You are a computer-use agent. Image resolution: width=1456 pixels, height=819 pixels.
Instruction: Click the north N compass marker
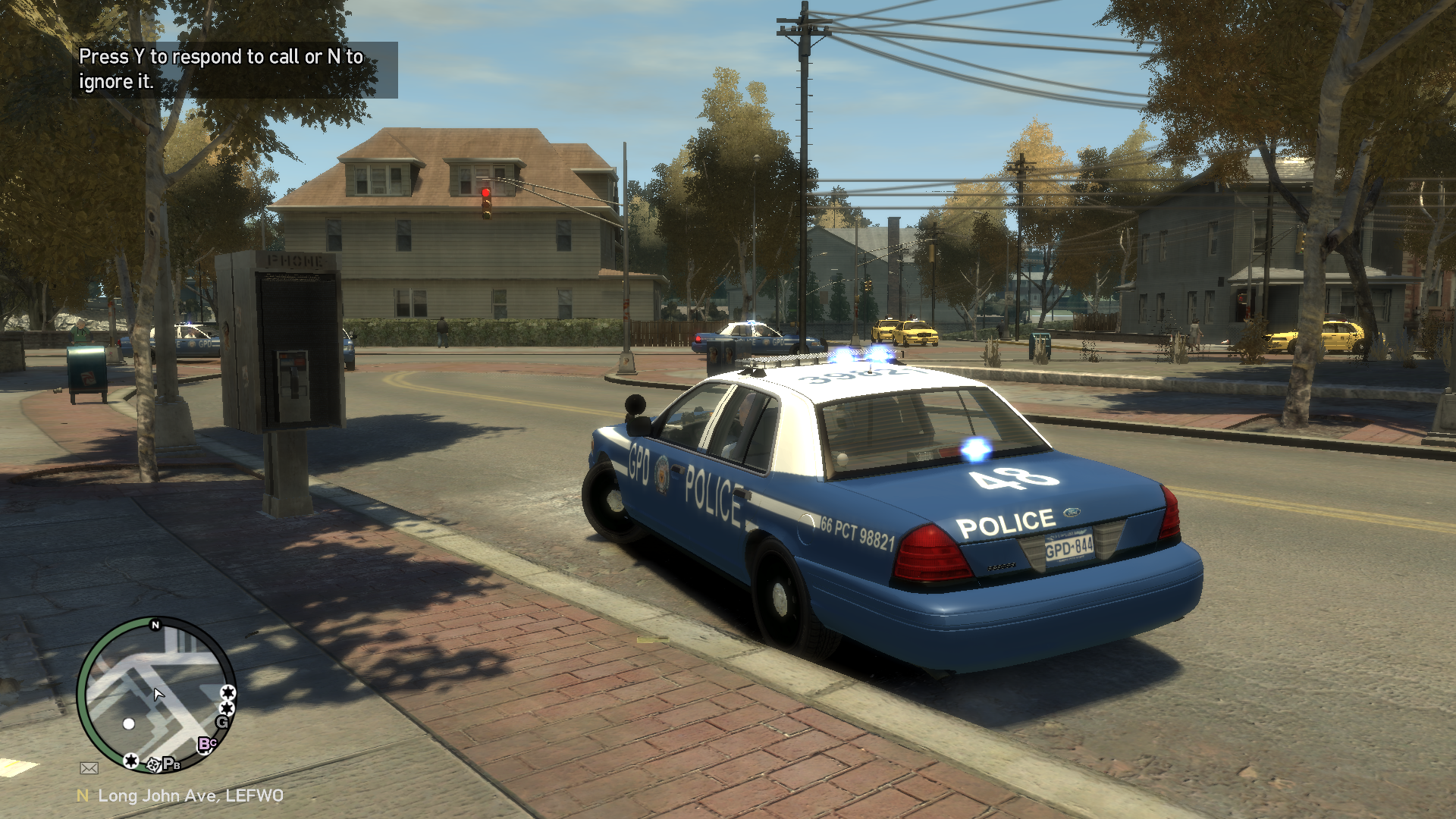coord(155,625)
